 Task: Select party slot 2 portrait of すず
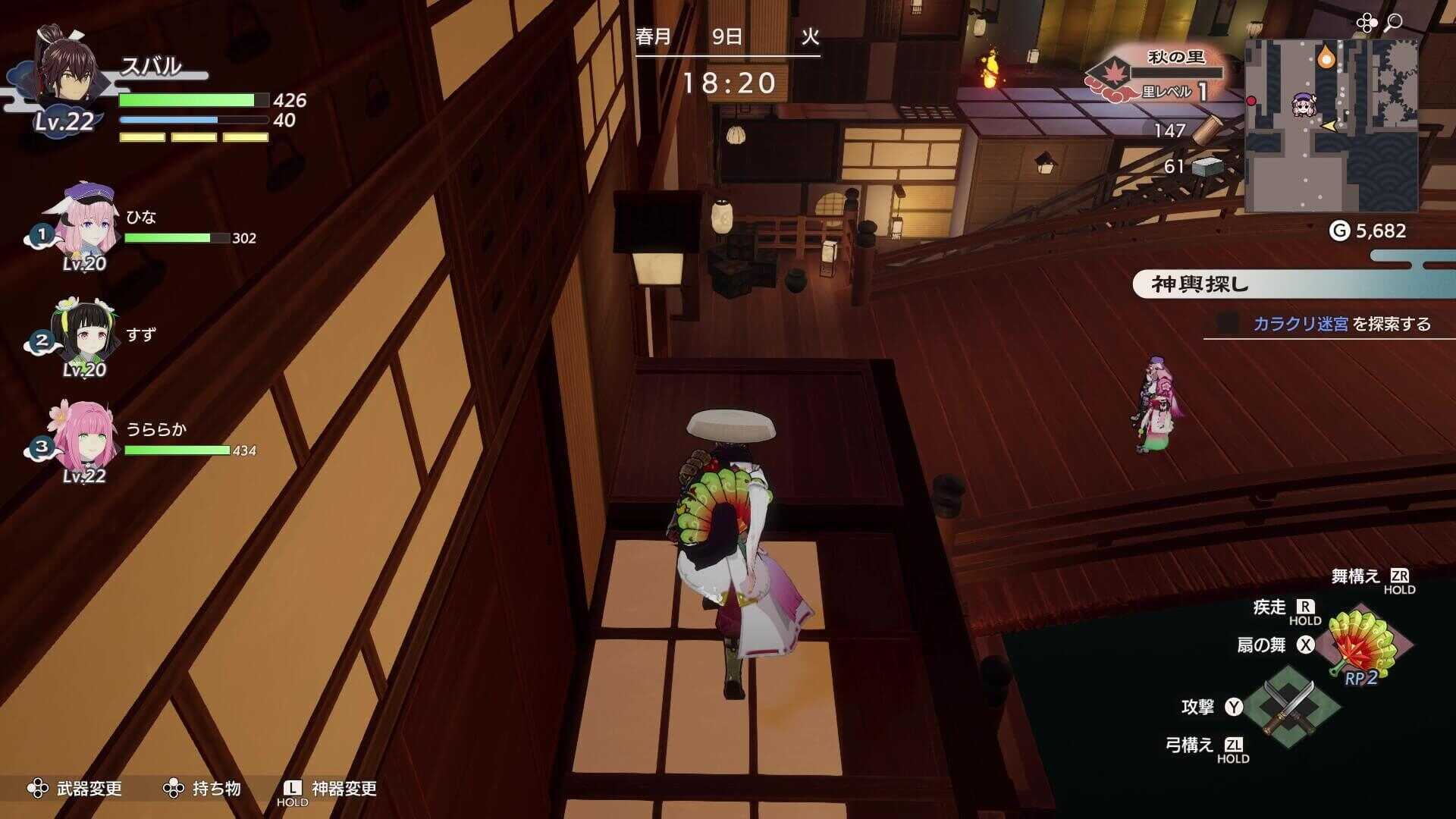pyautogui.click(x=89, y=334)
